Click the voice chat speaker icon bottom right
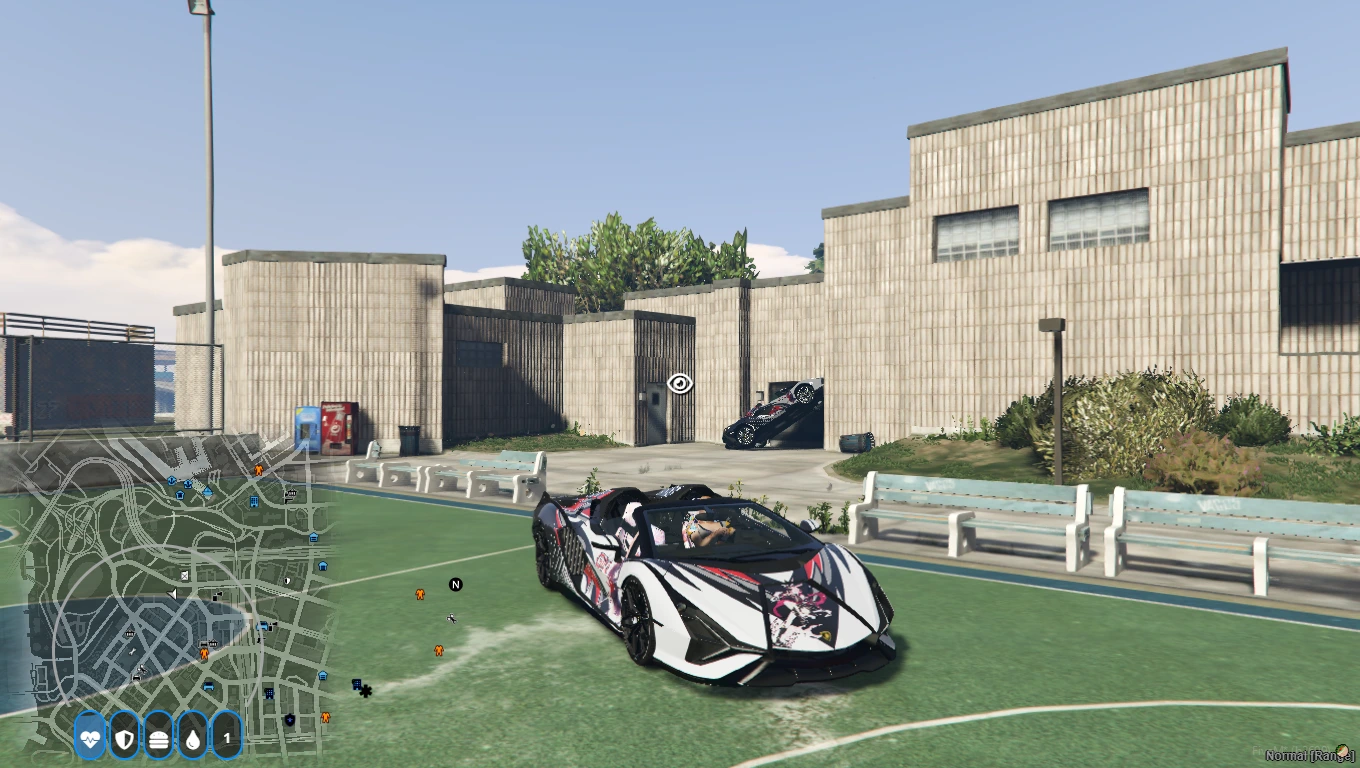This screenshot has height=768, width=1360. (1342, 751)
